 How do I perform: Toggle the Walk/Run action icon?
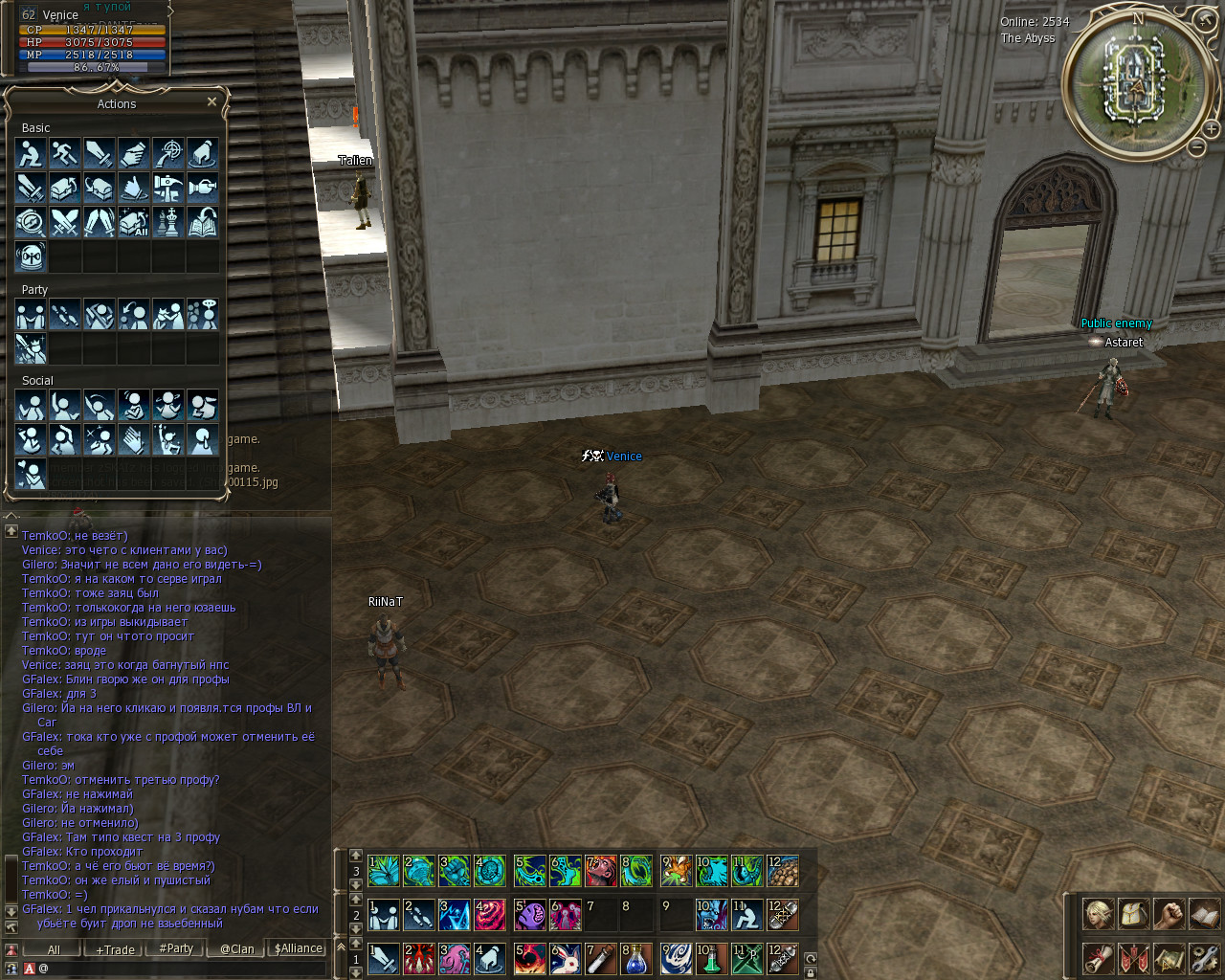(x=65, y=153)
